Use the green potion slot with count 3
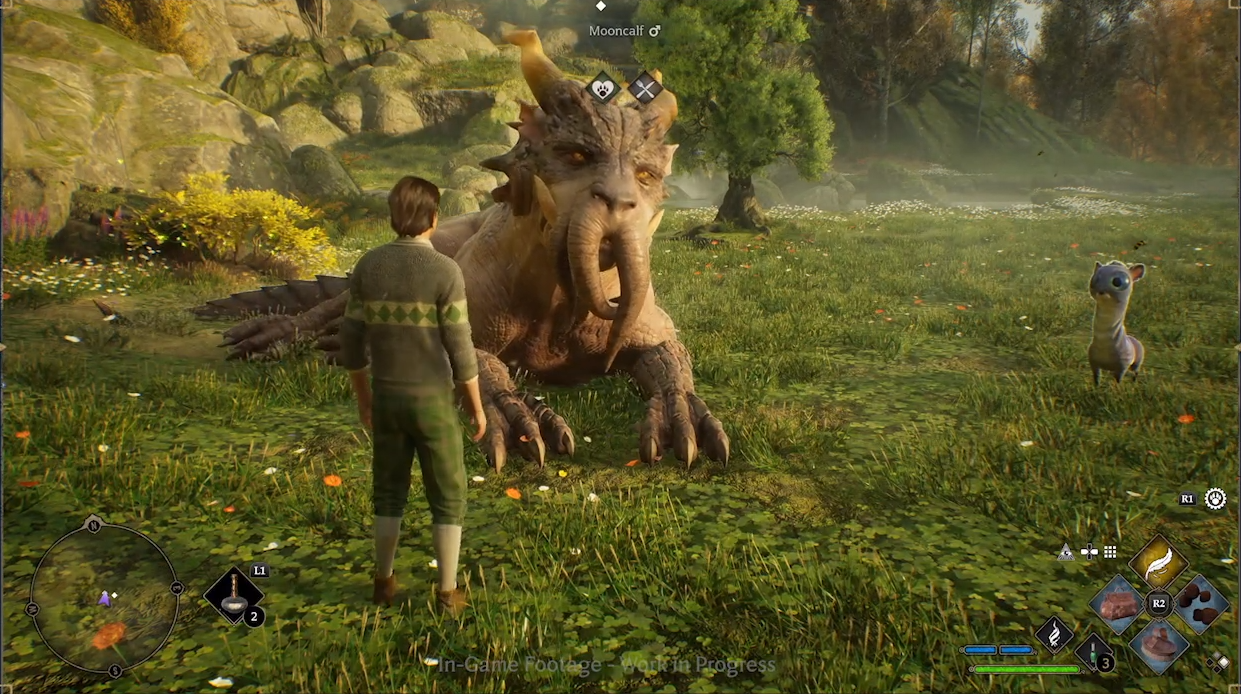The height and width of the screenshot is (694, 1241). pos(1094,652)
